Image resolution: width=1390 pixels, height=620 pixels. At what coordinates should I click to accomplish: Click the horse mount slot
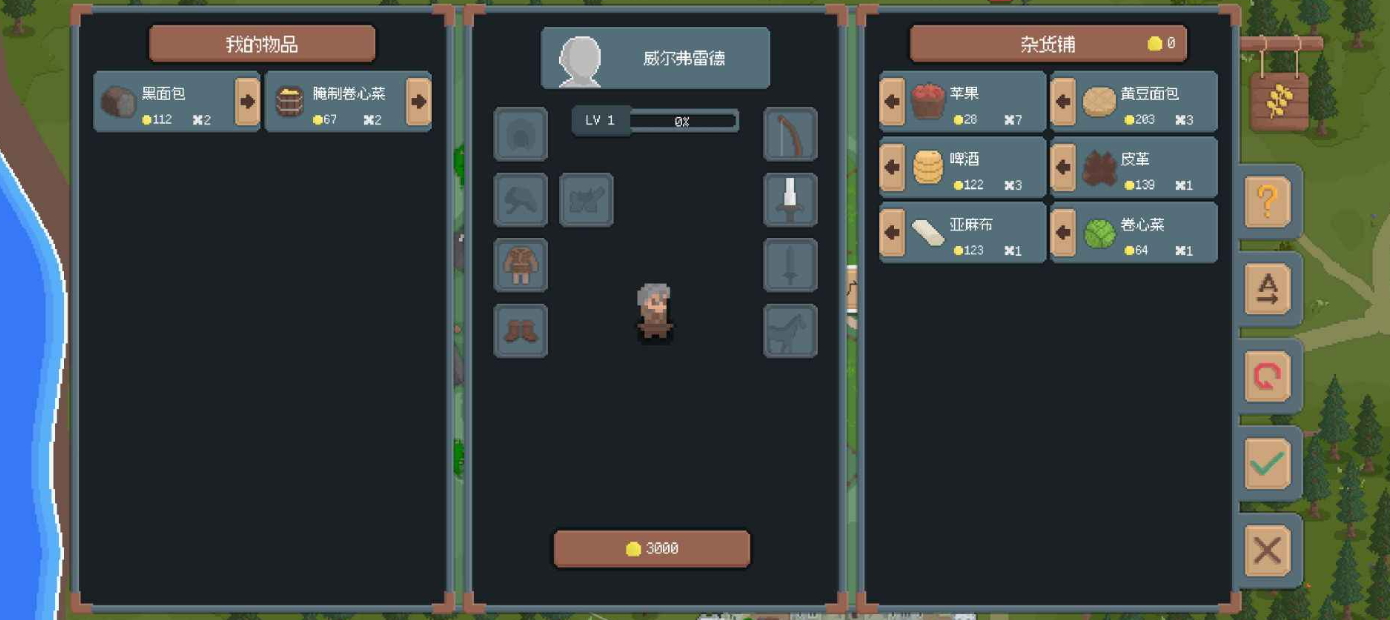[790, 331]
